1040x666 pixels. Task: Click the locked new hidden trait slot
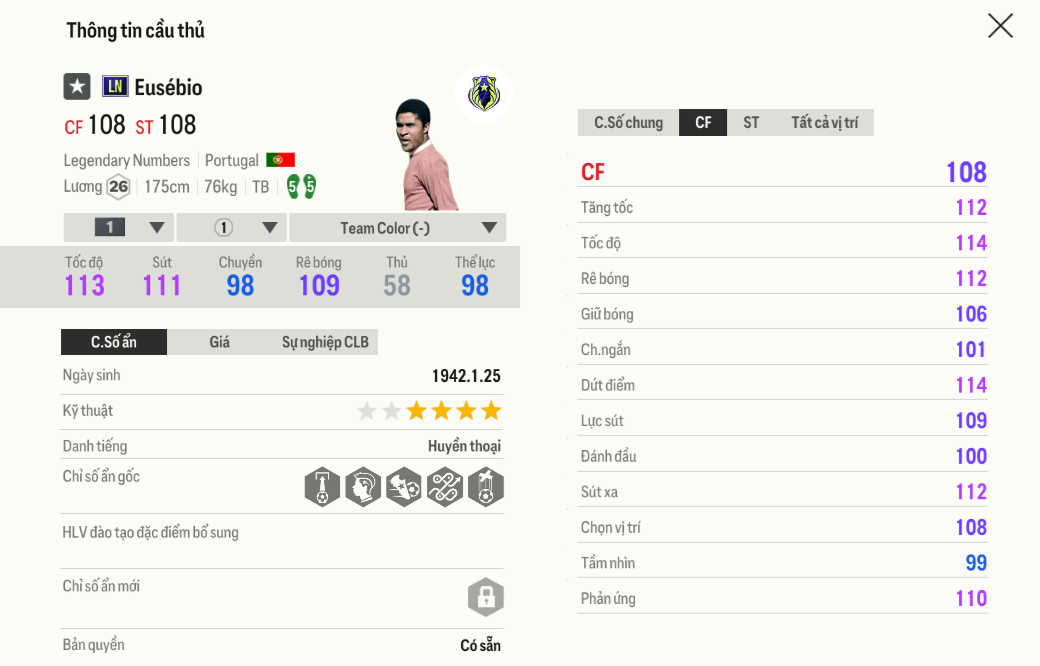point(486,597)
